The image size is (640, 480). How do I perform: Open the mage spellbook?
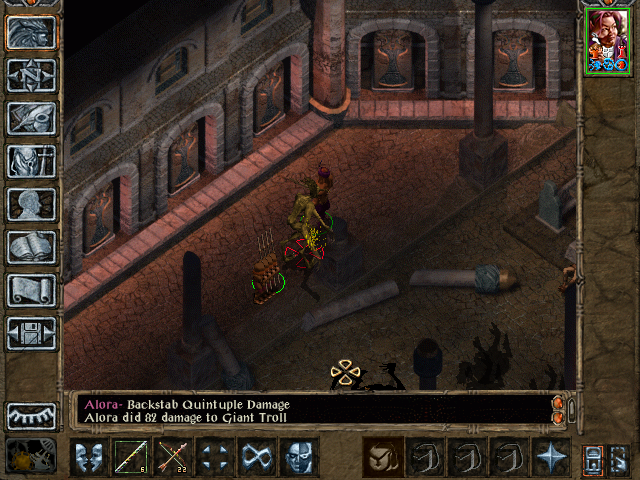point(31,247)
